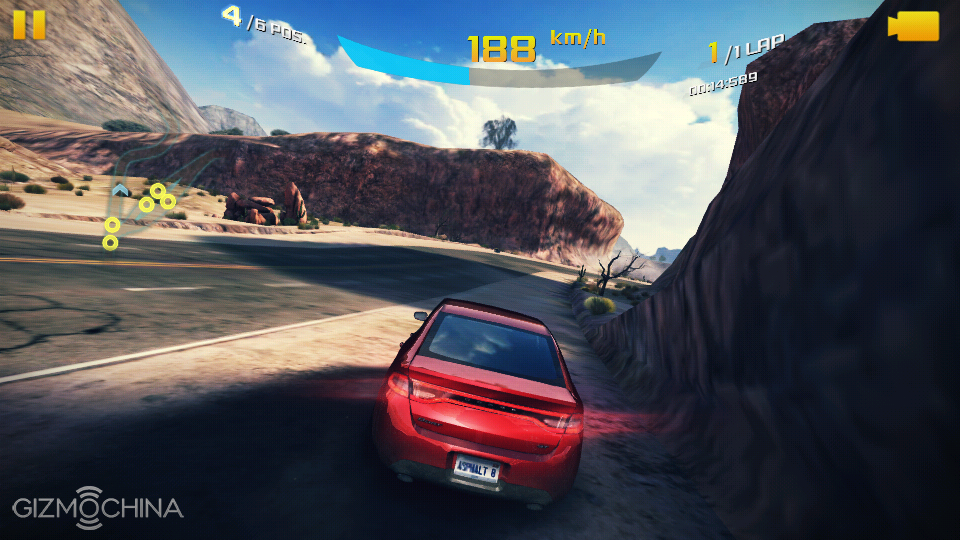960x540 pixels.
Task: Pause the race with the pause button
Action: 29,24
